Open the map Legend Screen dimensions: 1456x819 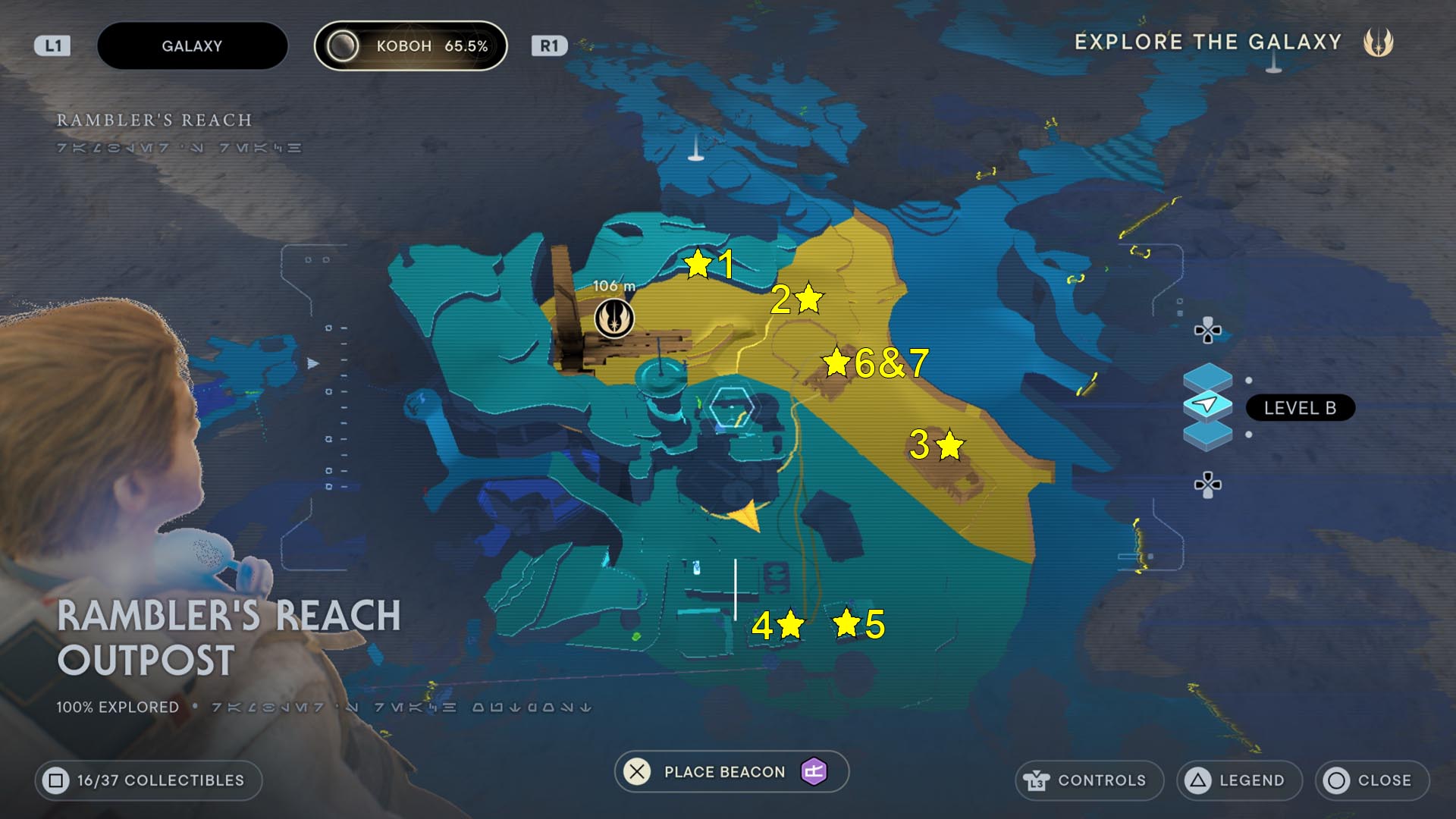click(1239, 780)
